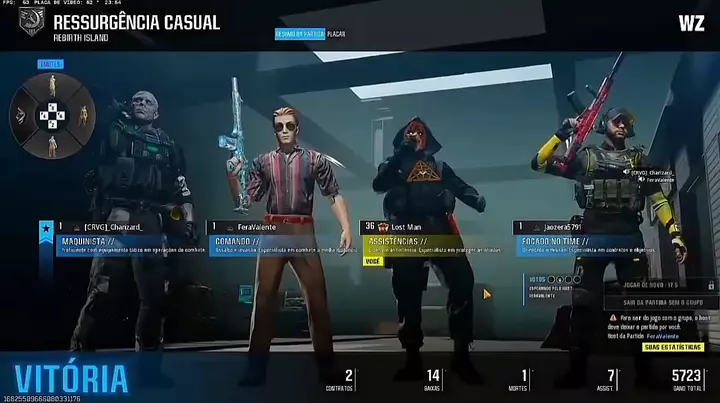Open Suas Estatísticas

click(673, 346)
